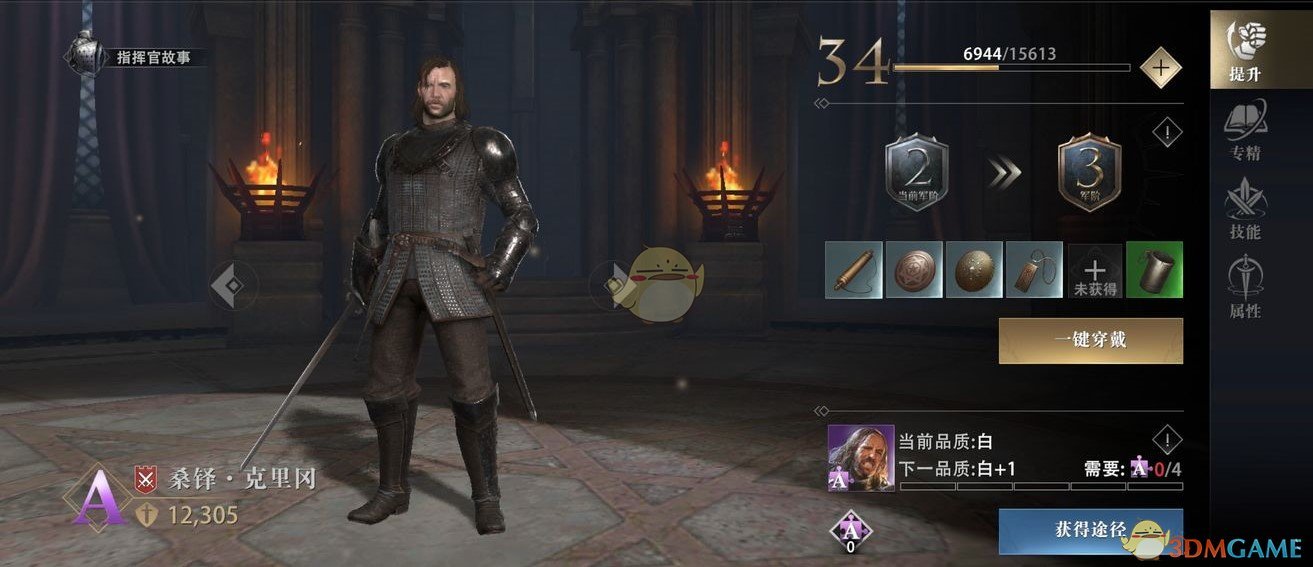
Task: Click the commander portrait thumbnail
Action: [x=860, y=458]
